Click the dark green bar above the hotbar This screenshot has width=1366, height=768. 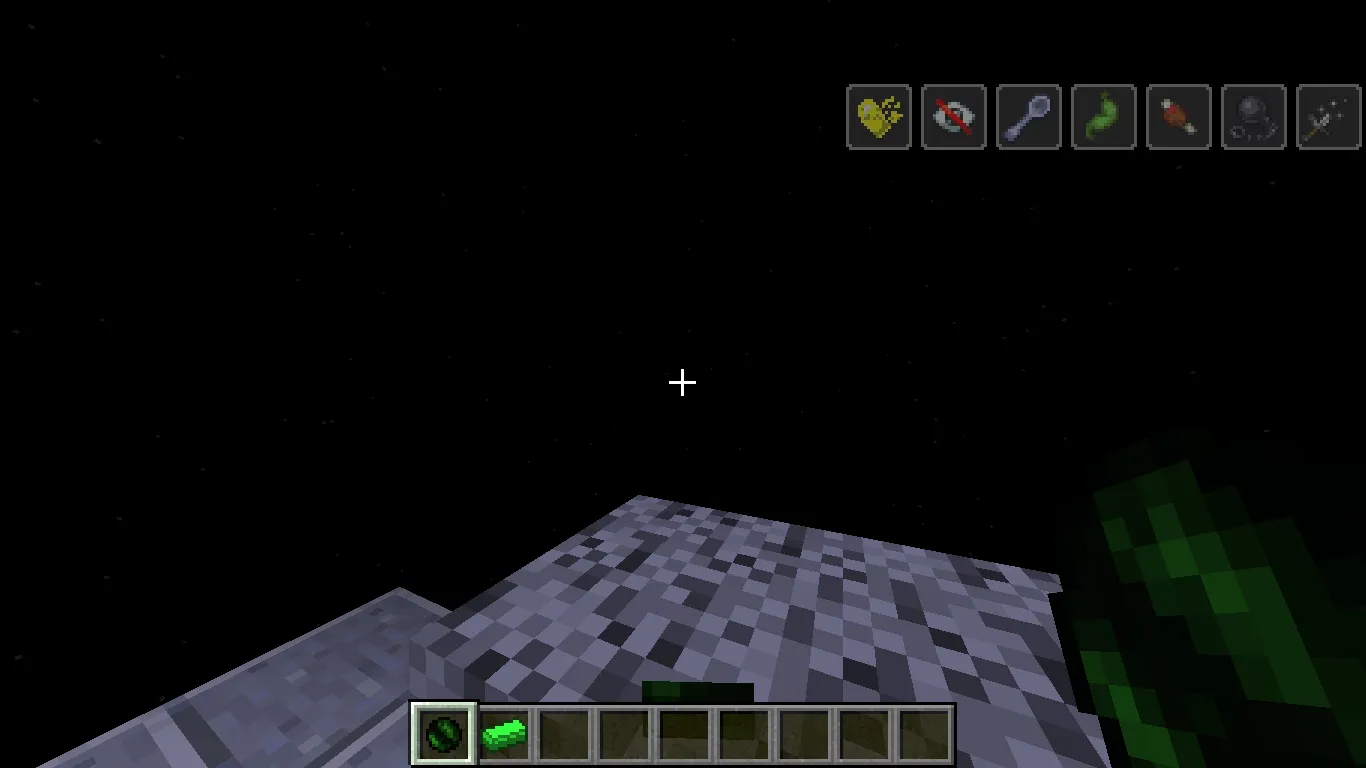[x=698, y=690]
